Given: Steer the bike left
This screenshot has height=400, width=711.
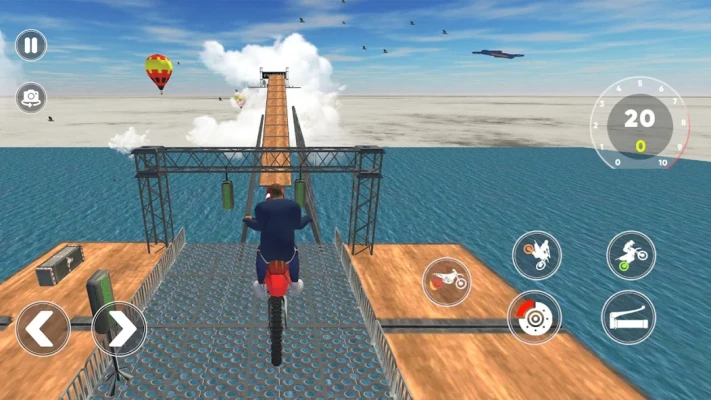Looking at the screenshot, I should [43, 328].
